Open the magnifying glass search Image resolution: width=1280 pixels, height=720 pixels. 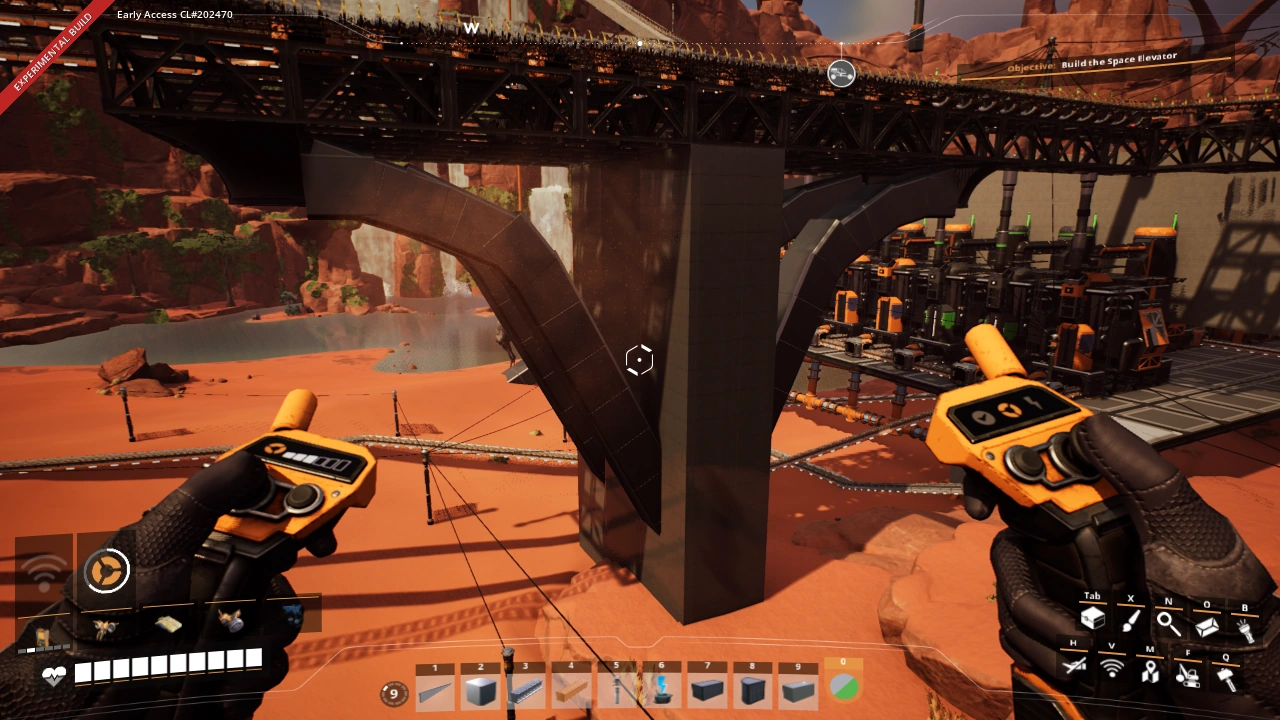[x=1168, y=623]
